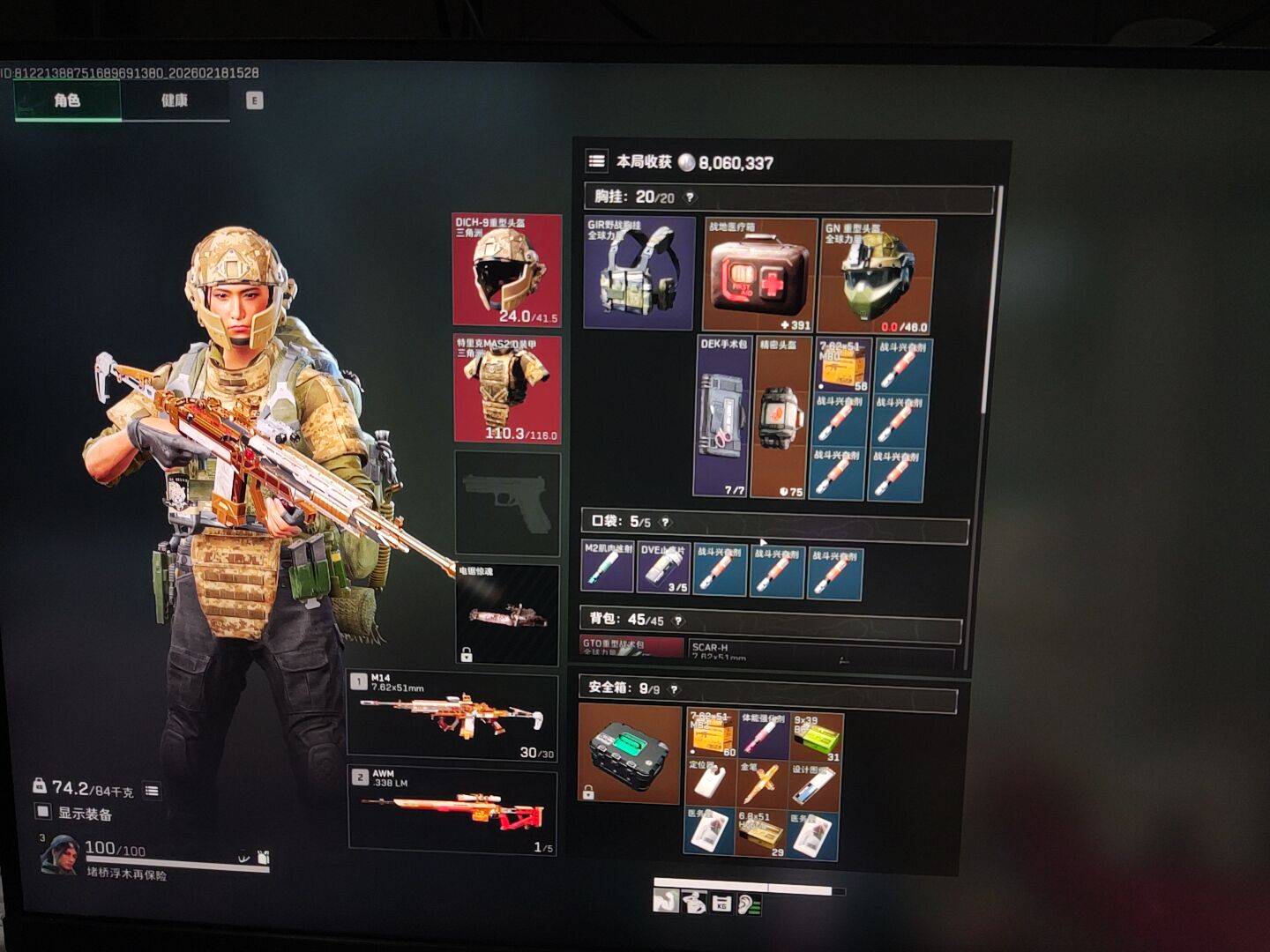
Task: Select the 9x39 ammo box
Action: 817,735
